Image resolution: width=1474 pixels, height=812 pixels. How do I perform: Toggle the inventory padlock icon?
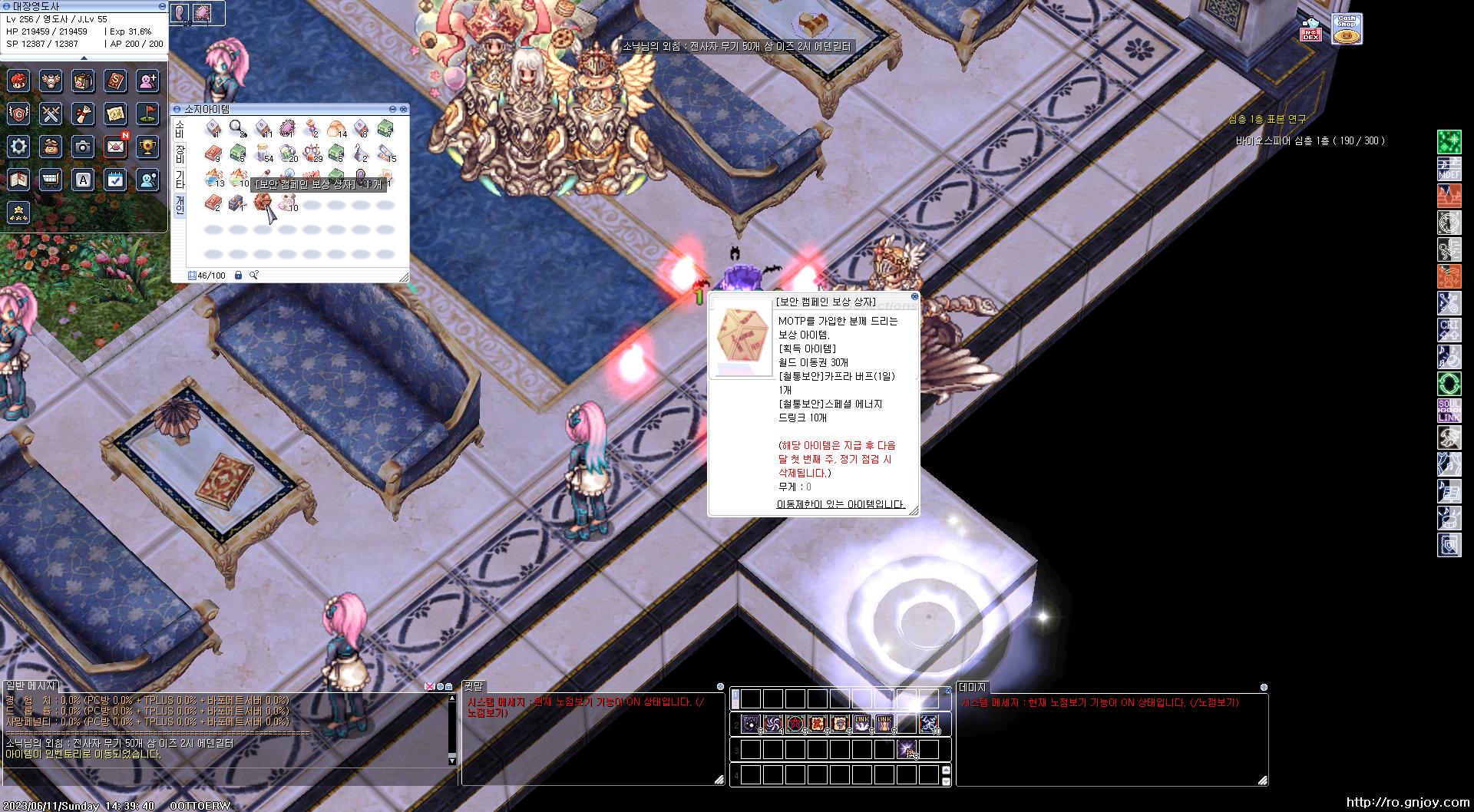[x=238, y=275]
